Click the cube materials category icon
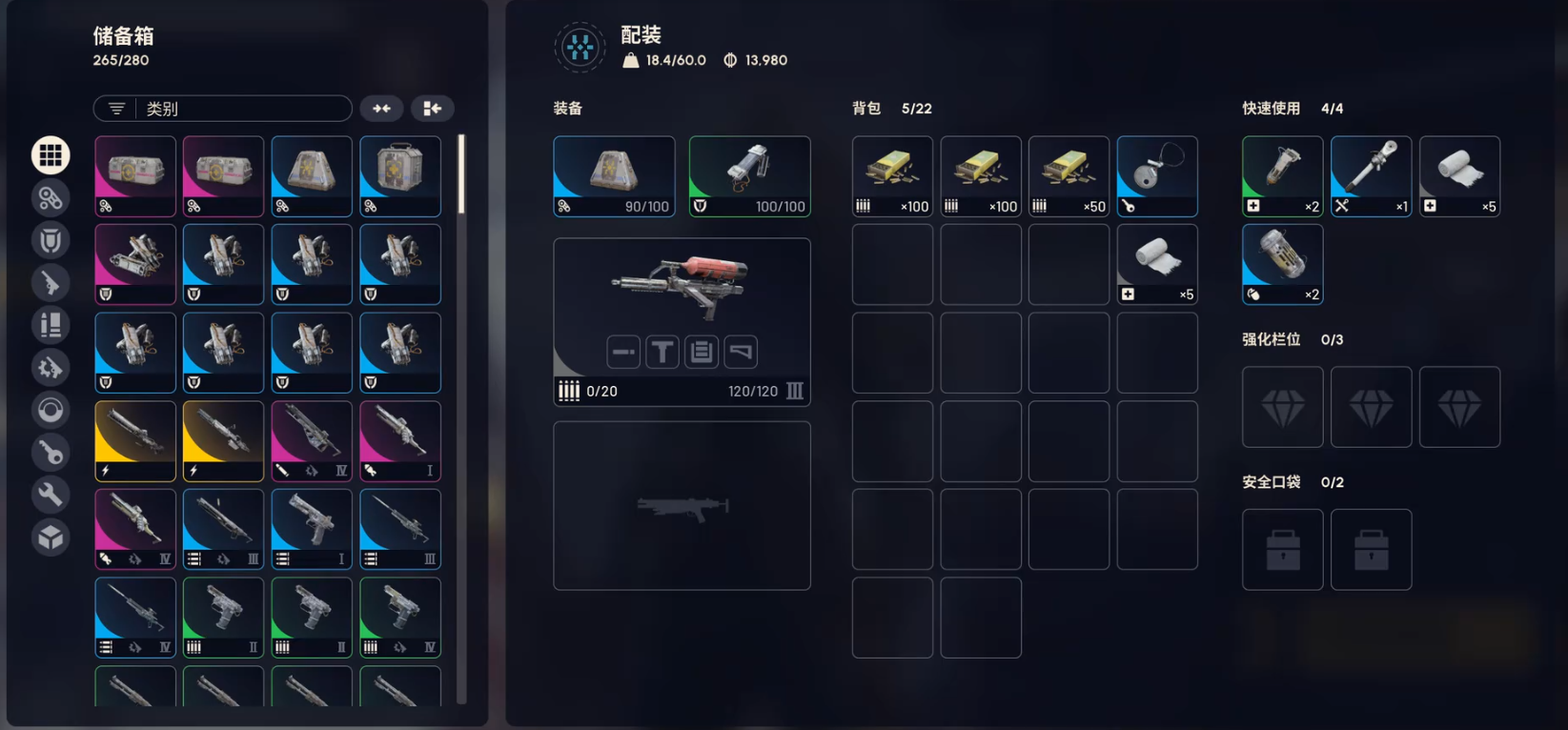Viewport: 1568px width, 730px height. point(51,537)
